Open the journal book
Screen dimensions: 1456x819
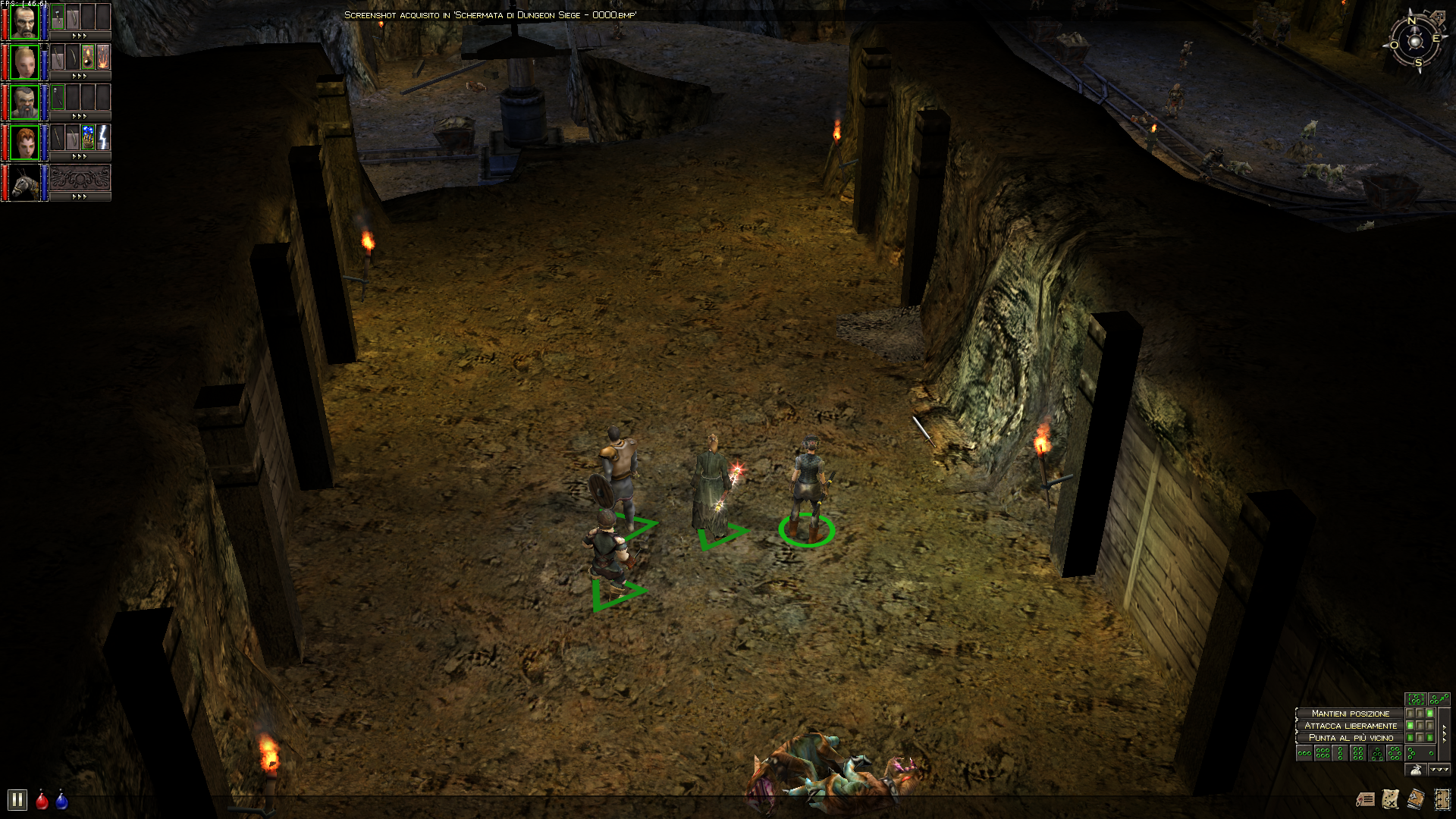[x=1416, y=799]
